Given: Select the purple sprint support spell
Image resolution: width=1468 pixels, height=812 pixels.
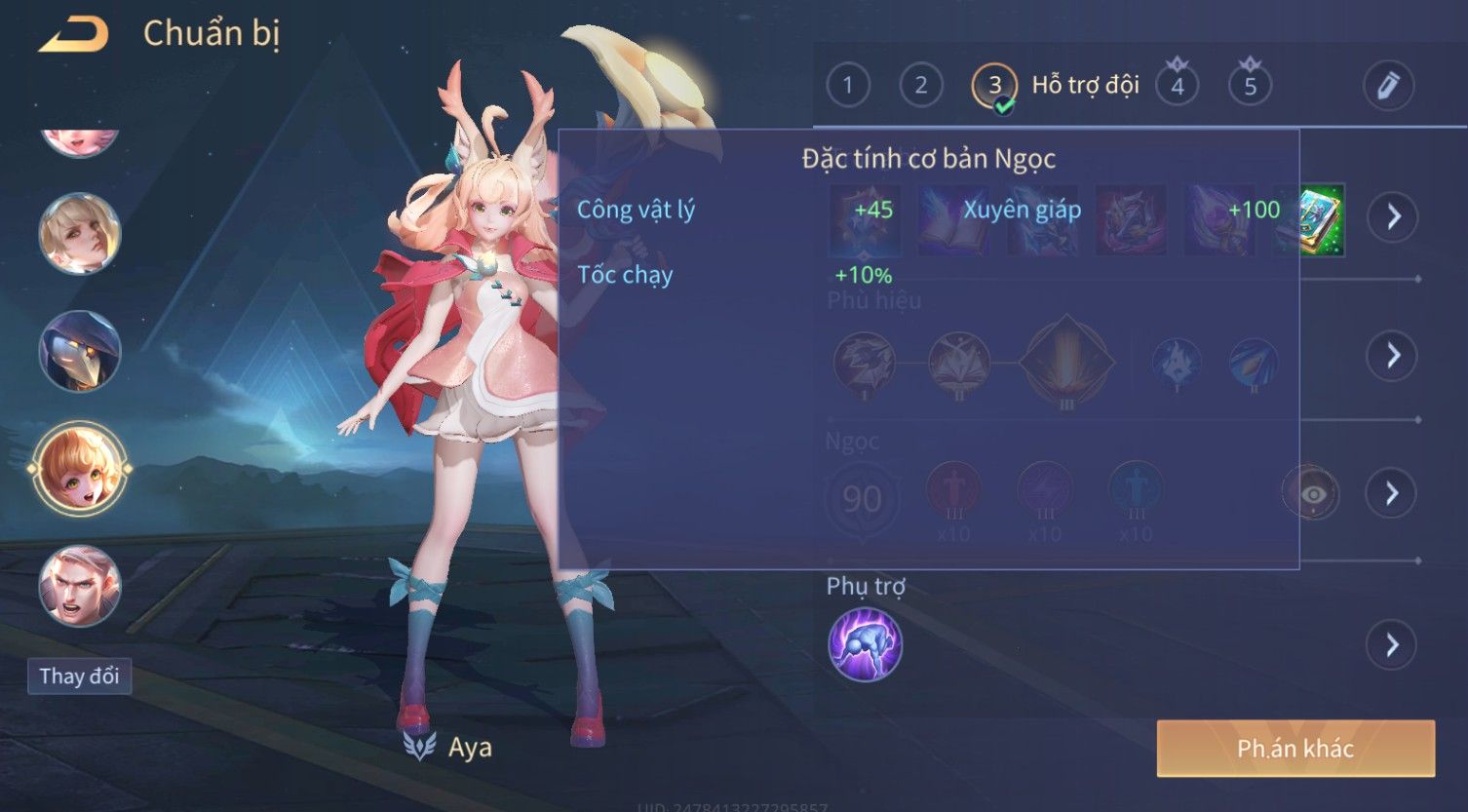Looking at the screenshot, I should (x=865, y=644).
